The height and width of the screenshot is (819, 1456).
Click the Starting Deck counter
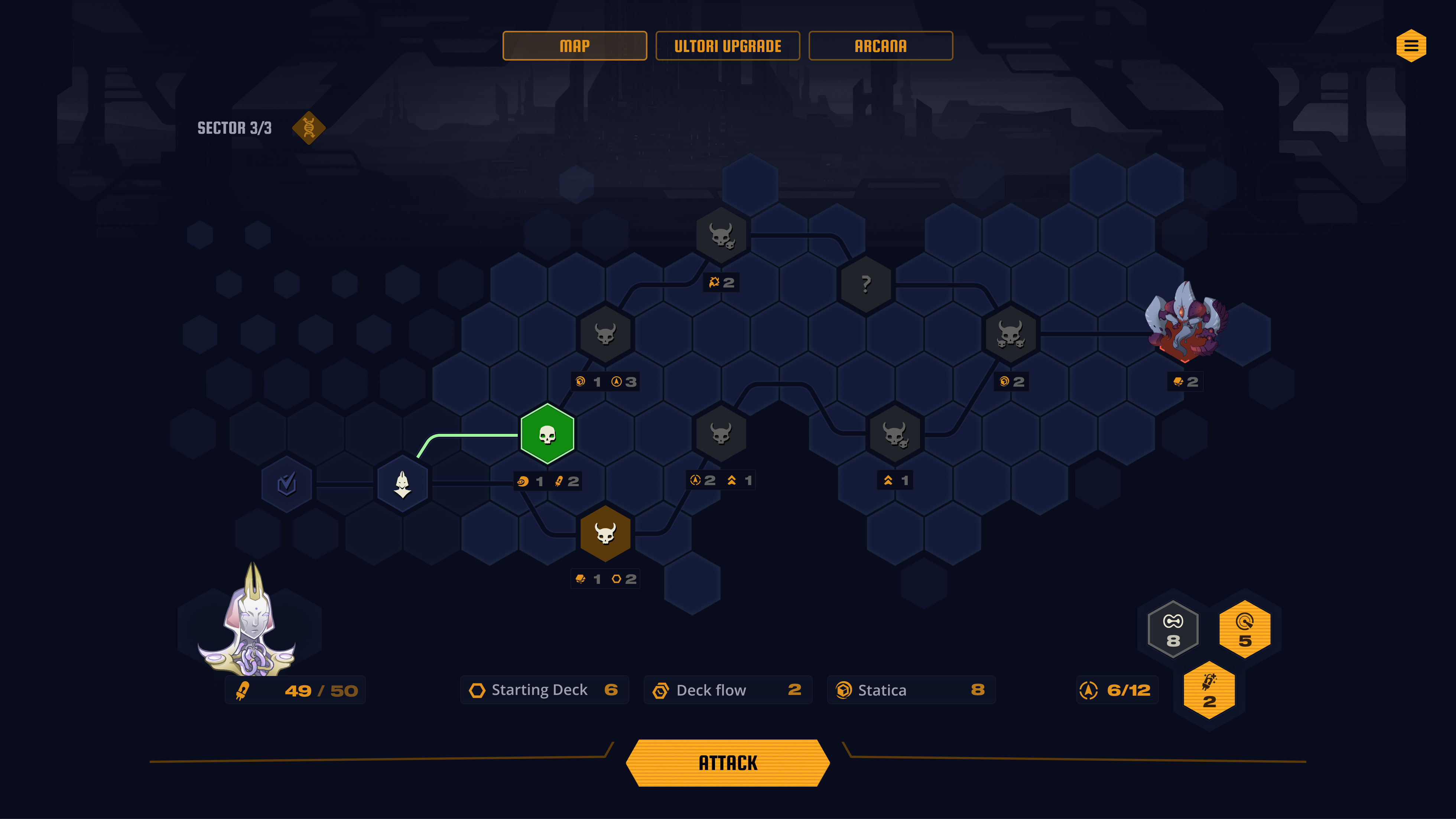pos(544,690)
